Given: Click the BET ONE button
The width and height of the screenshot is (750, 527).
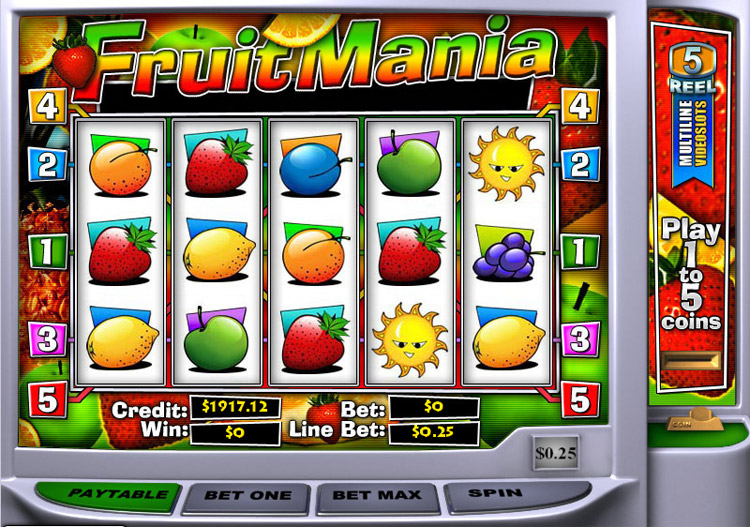Looking at the screenshot, I should (x=247, y=495).
